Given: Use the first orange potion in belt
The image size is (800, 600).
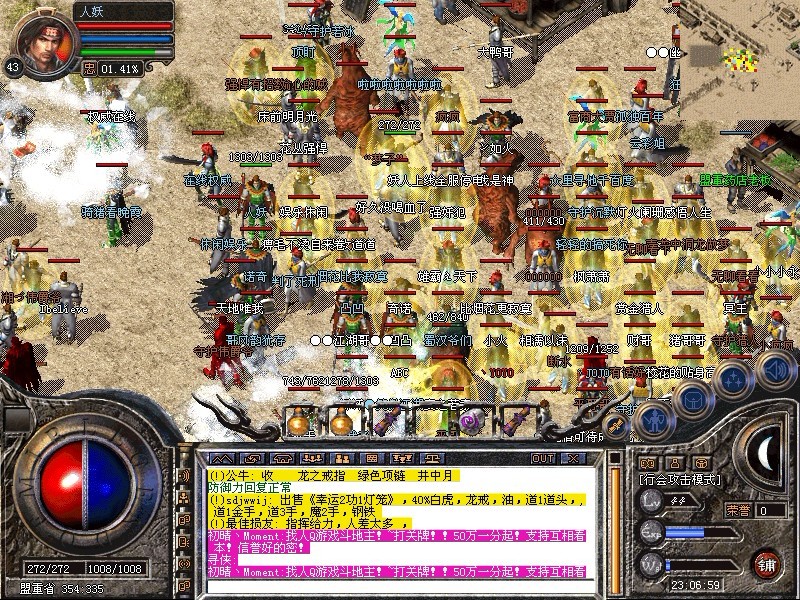Looking at the screenshot, I should [300, 421].
